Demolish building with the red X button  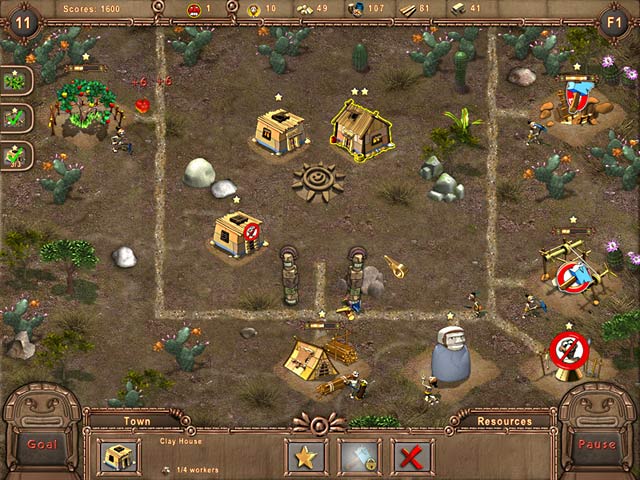tap(412, 457)
